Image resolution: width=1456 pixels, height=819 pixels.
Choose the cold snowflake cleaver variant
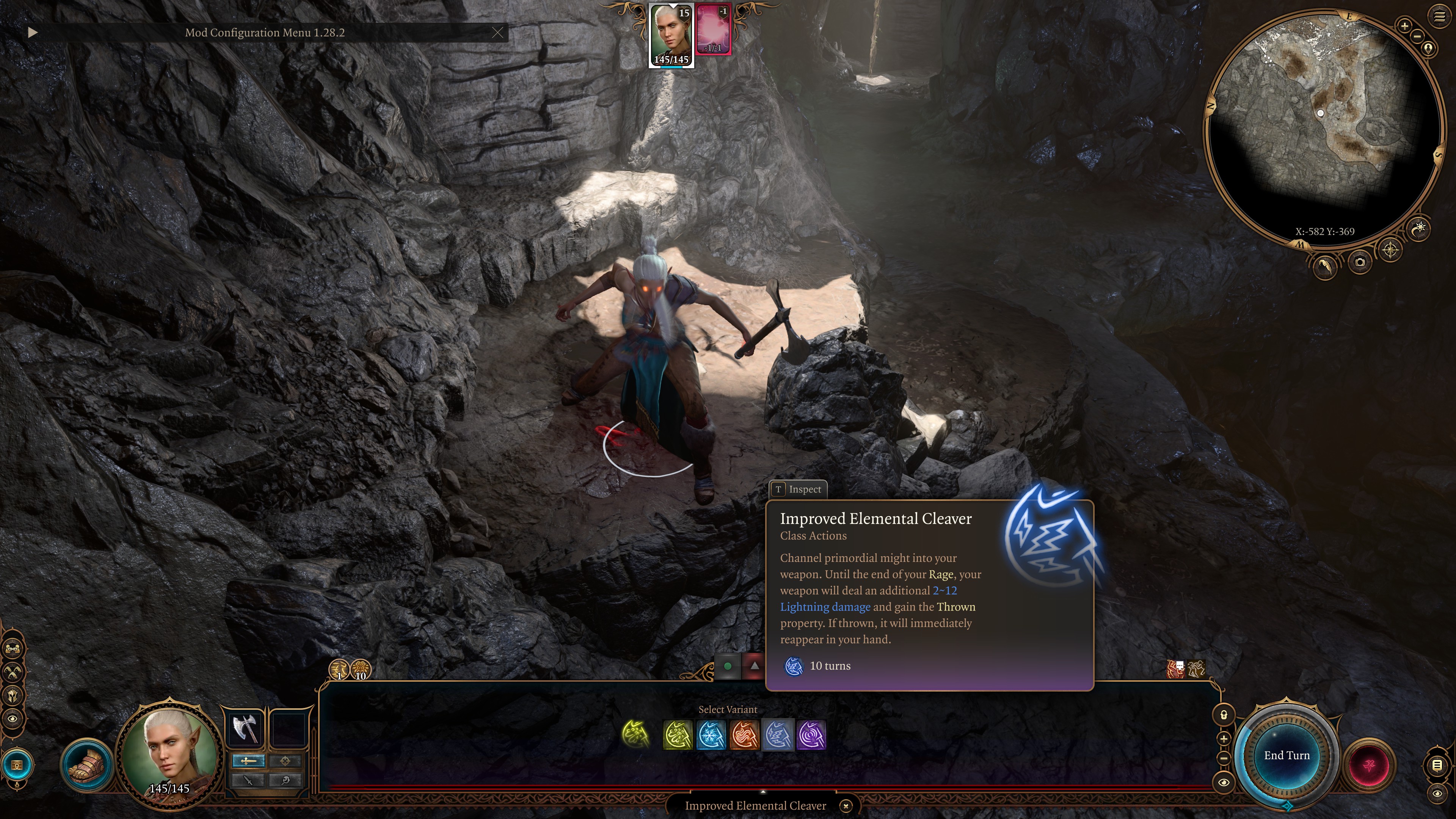click(711, 735)
